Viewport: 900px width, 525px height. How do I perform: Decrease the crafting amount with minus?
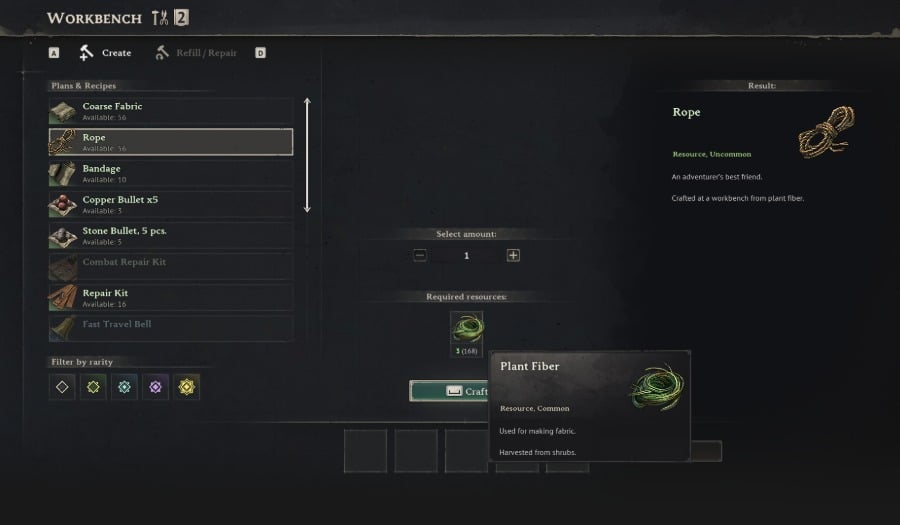[x=420, y=256]
